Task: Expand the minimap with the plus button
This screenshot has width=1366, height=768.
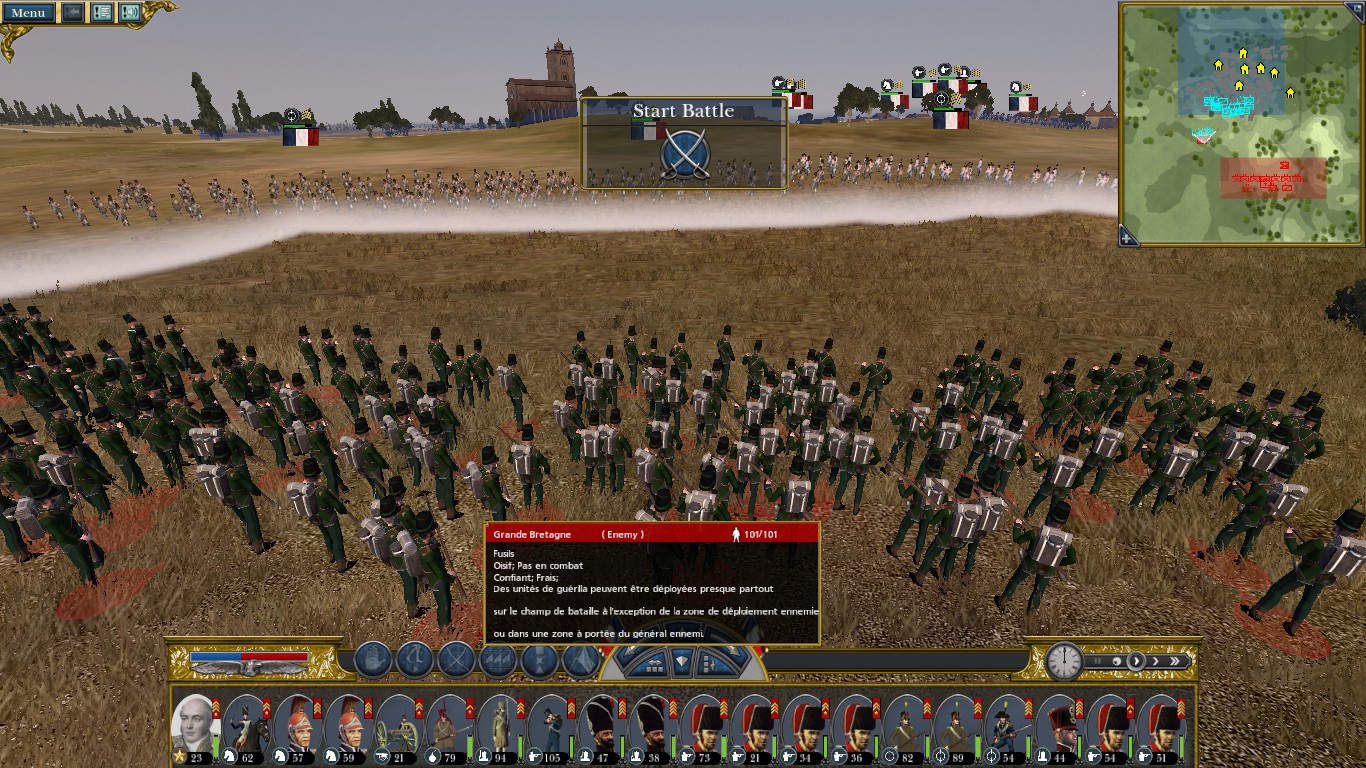Action: (x=1128, y=237)
